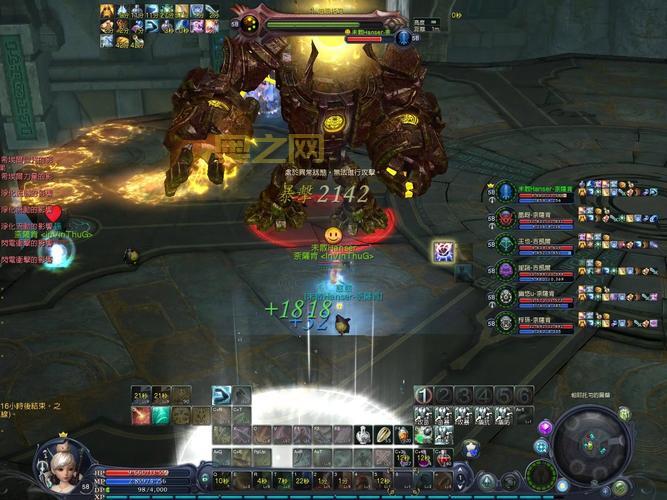
Task: Click the glowing purple buff icon
Action: (444, 252)
